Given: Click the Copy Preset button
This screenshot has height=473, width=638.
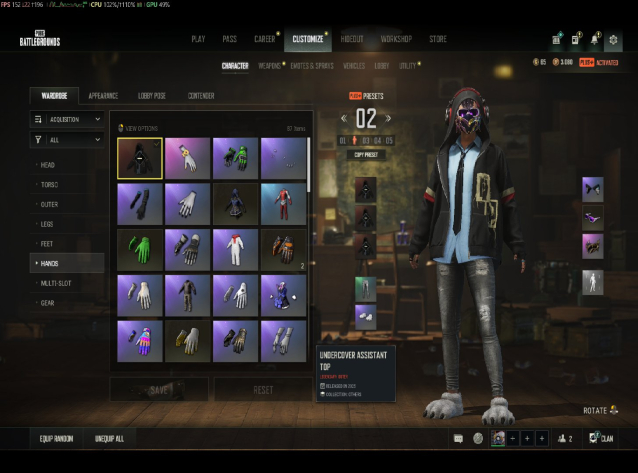Looking at the screenshot, I should 365,155.
